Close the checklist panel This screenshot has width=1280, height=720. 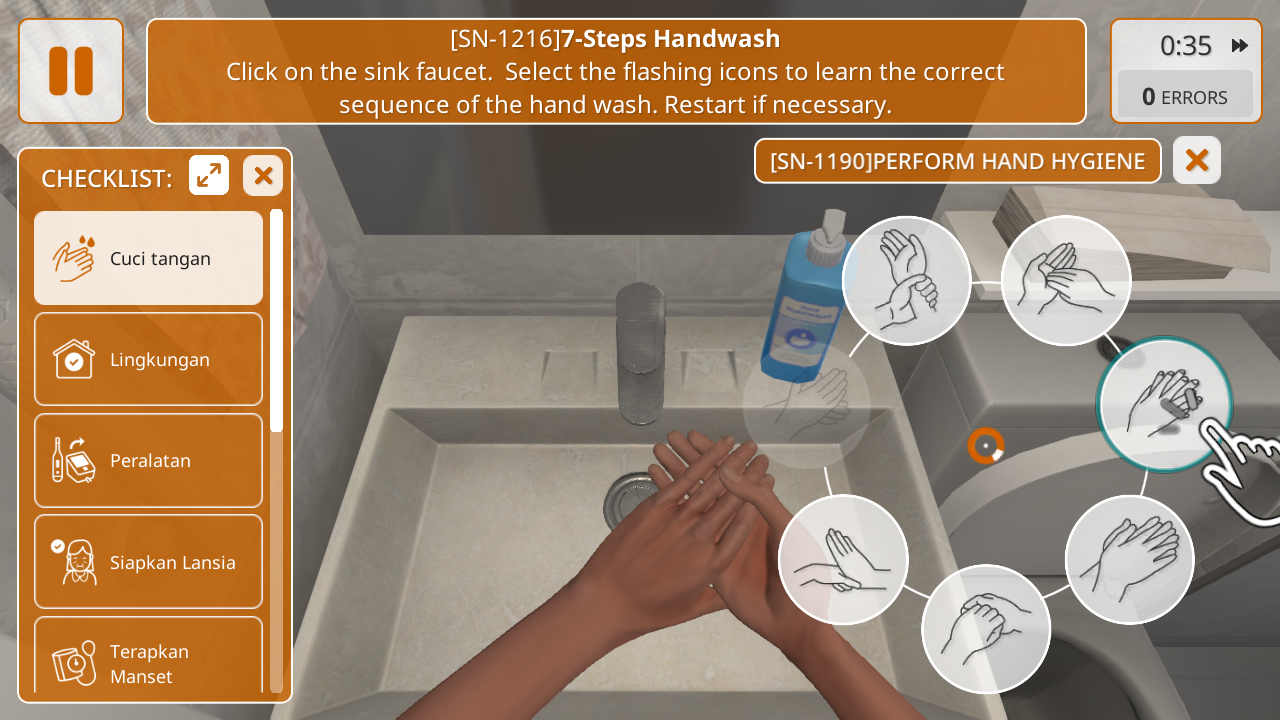click(x=263, y=176)
